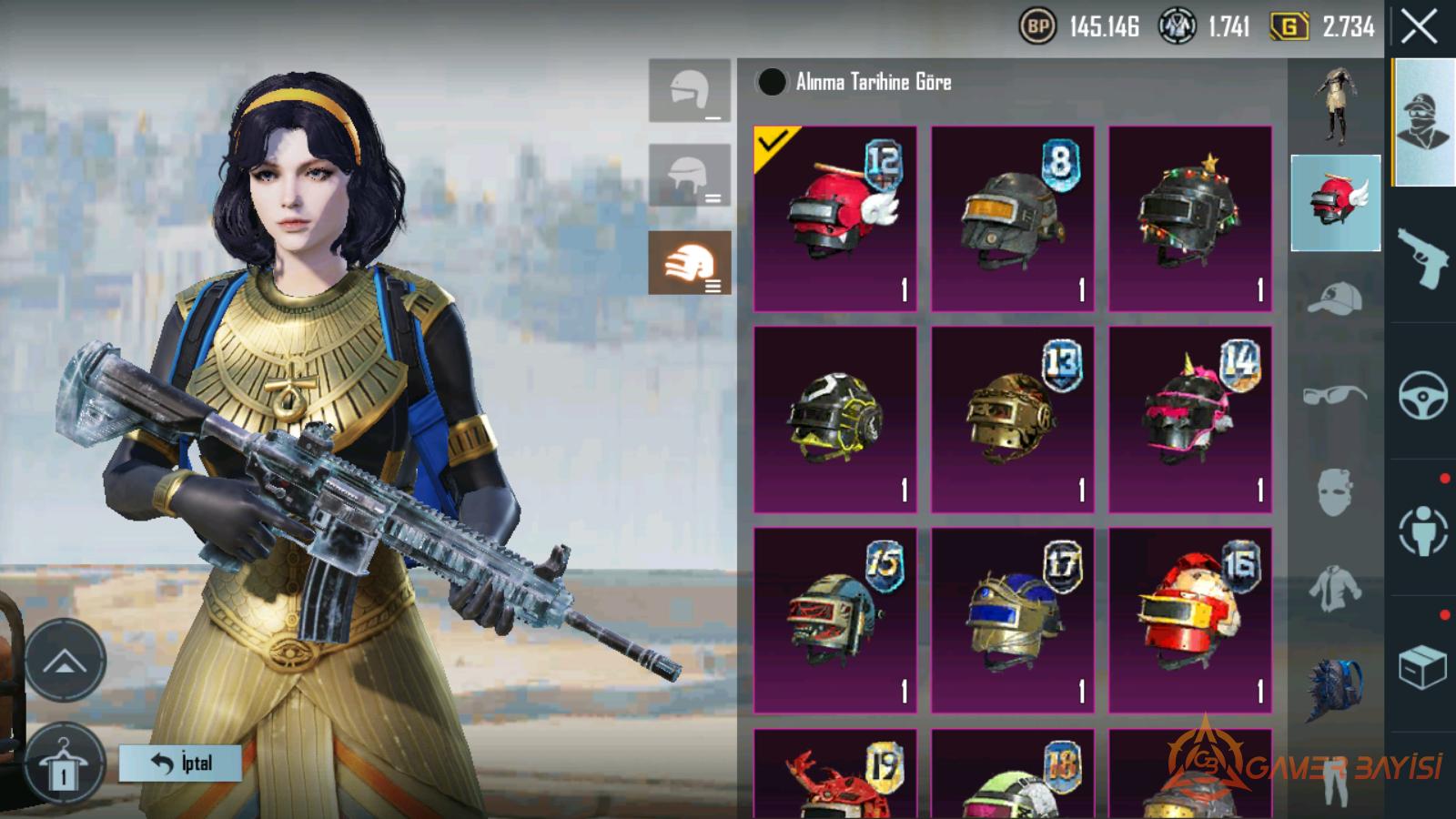Screen dimensions: 1456x819
Task: Open the vehicle steering wheel tab
Action: (x=1421, y=394)
